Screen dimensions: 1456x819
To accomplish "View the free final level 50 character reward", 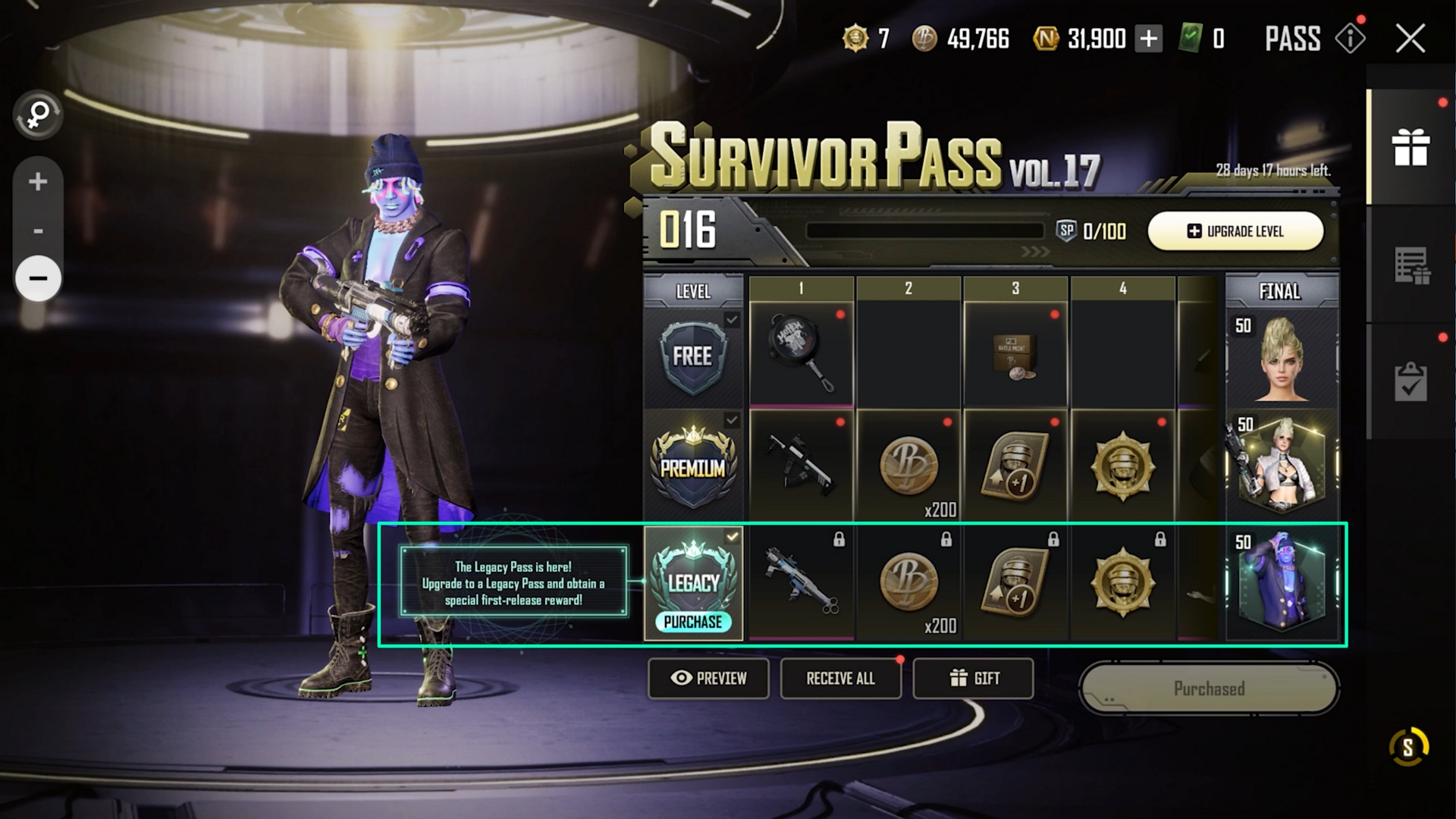I will [x=1282, y=356].
